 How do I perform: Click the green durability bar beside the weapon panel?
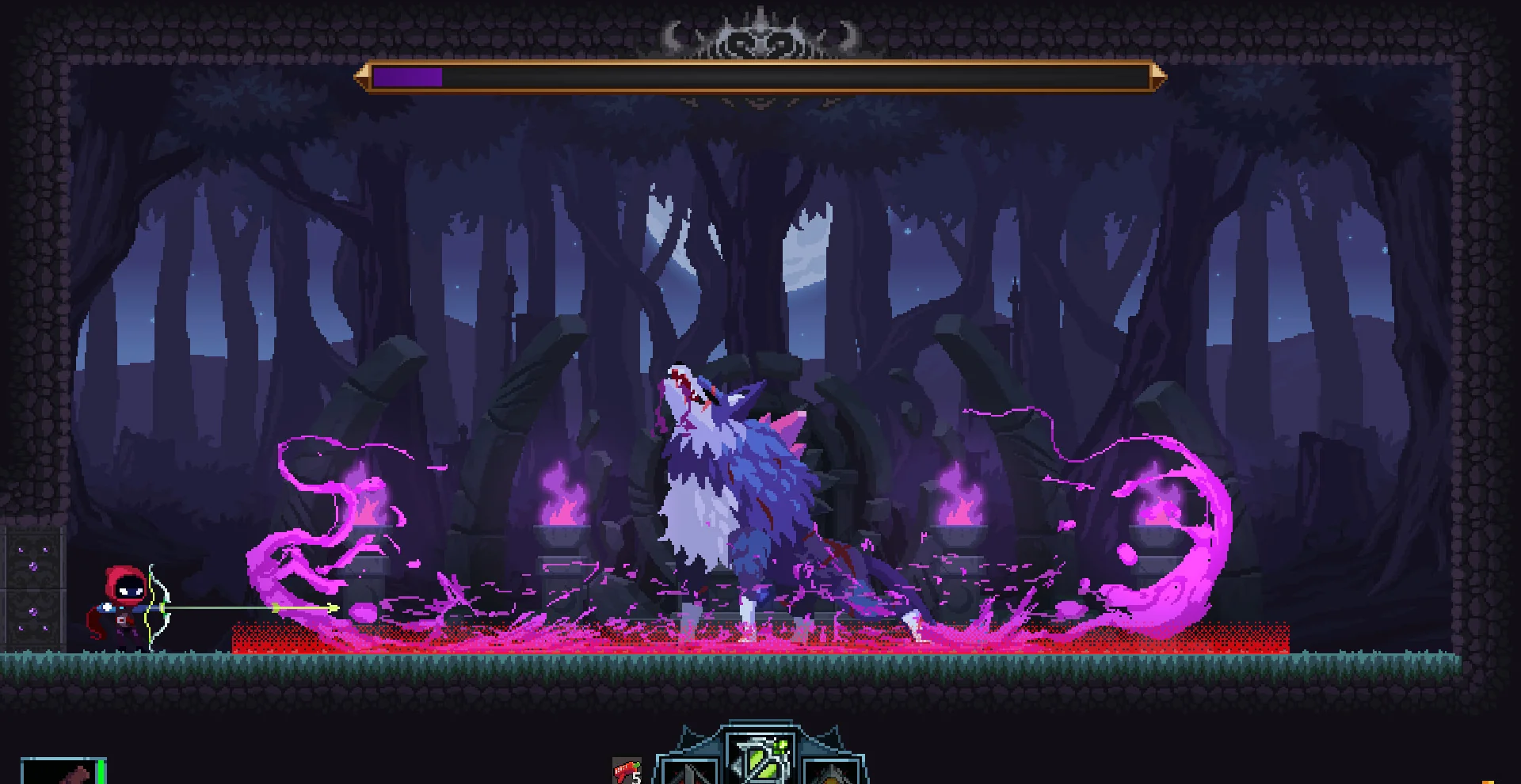101,772
